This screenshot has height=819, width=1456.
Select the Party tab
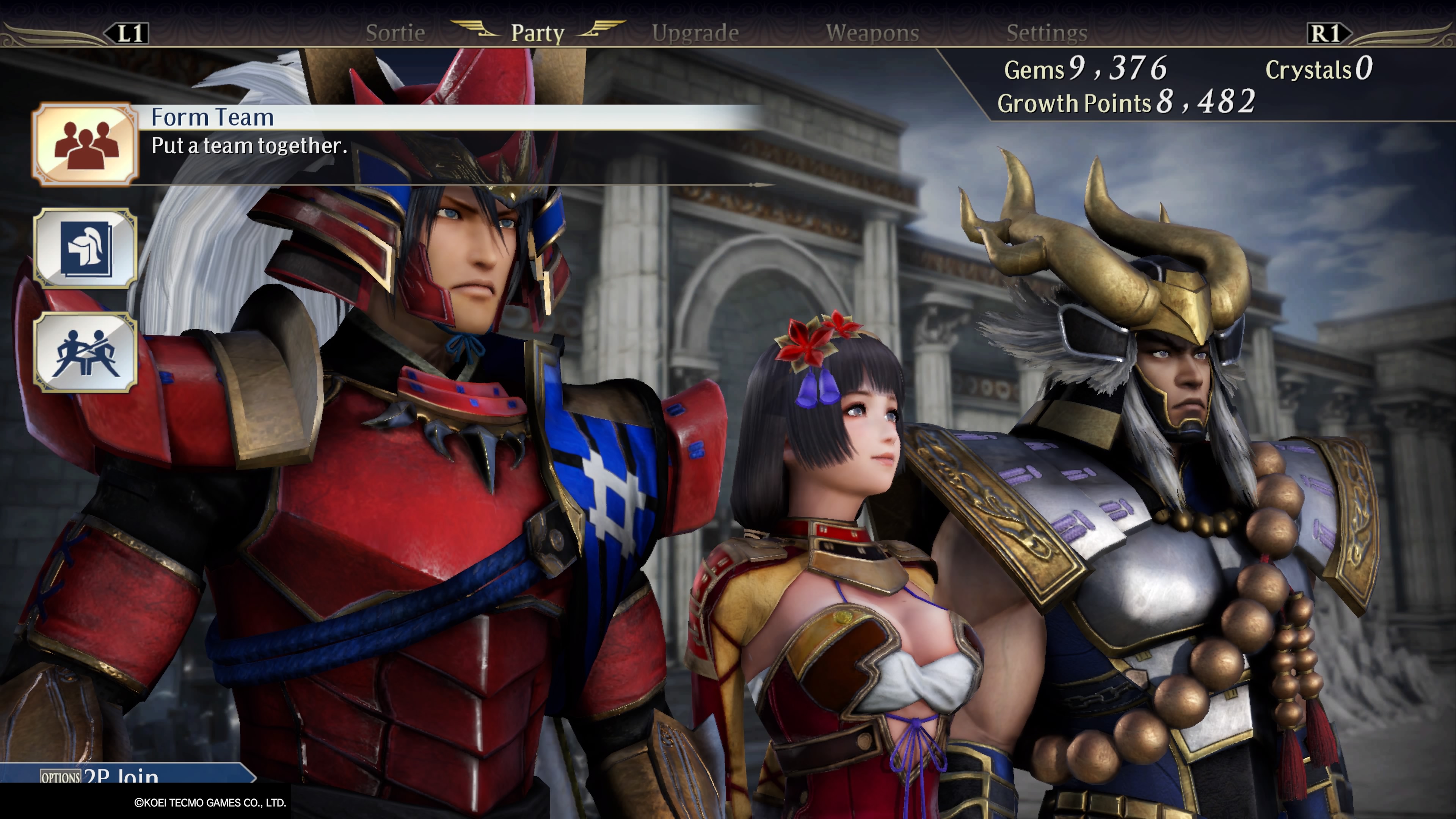538,33
